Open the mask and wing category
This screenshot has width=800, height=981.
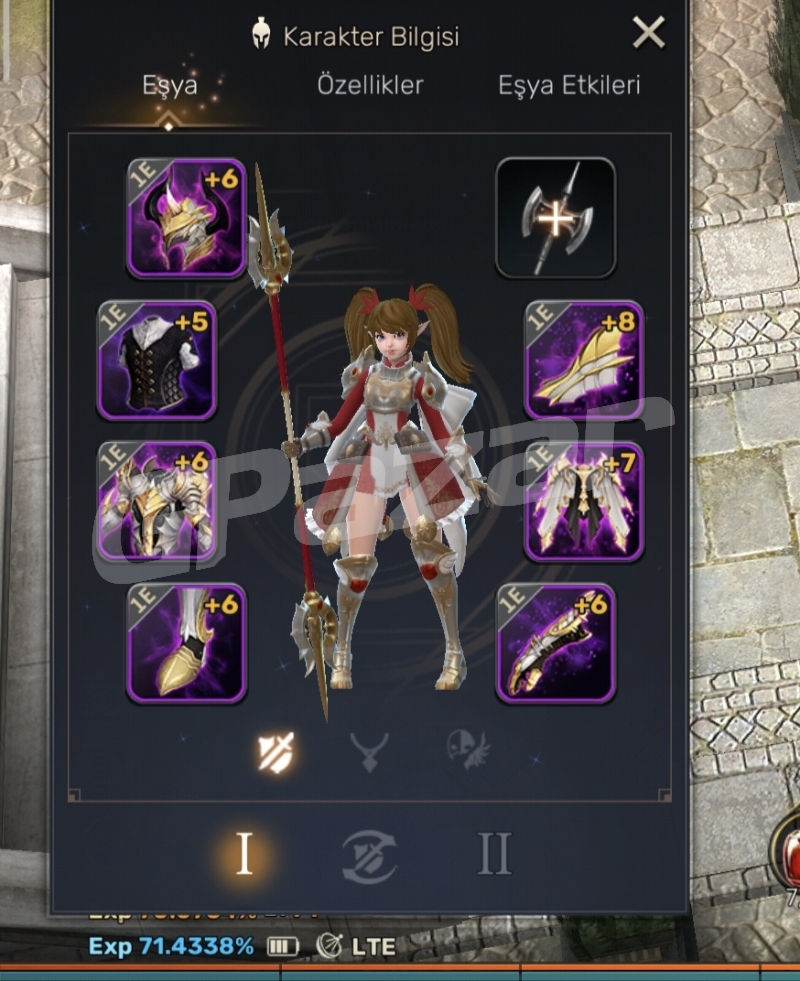(467, 751)
